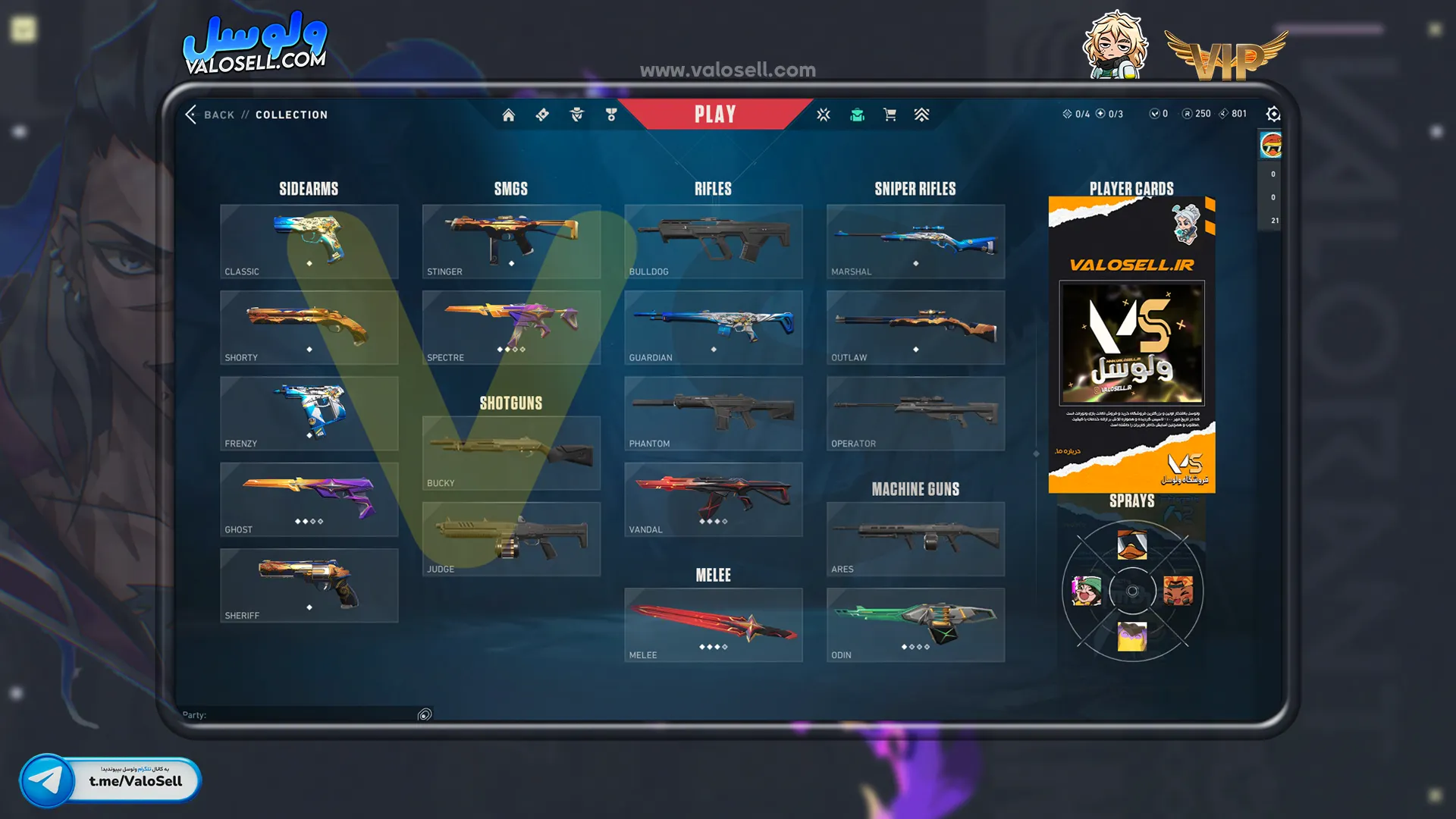1456x819 pixels.
Task: Choose the Operator sniper slot
Action: click(915, 413)
